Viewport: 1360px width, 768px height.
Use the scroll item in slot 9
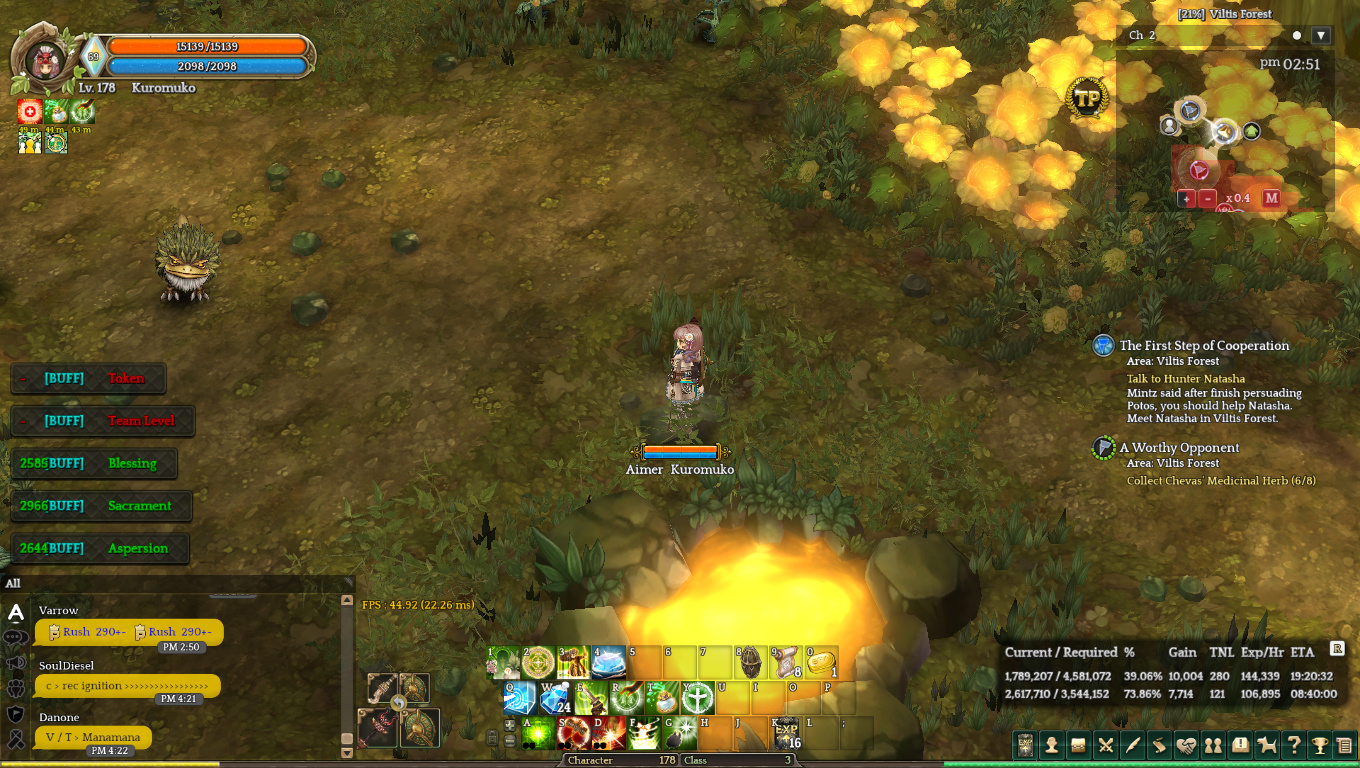click(786, 663)
